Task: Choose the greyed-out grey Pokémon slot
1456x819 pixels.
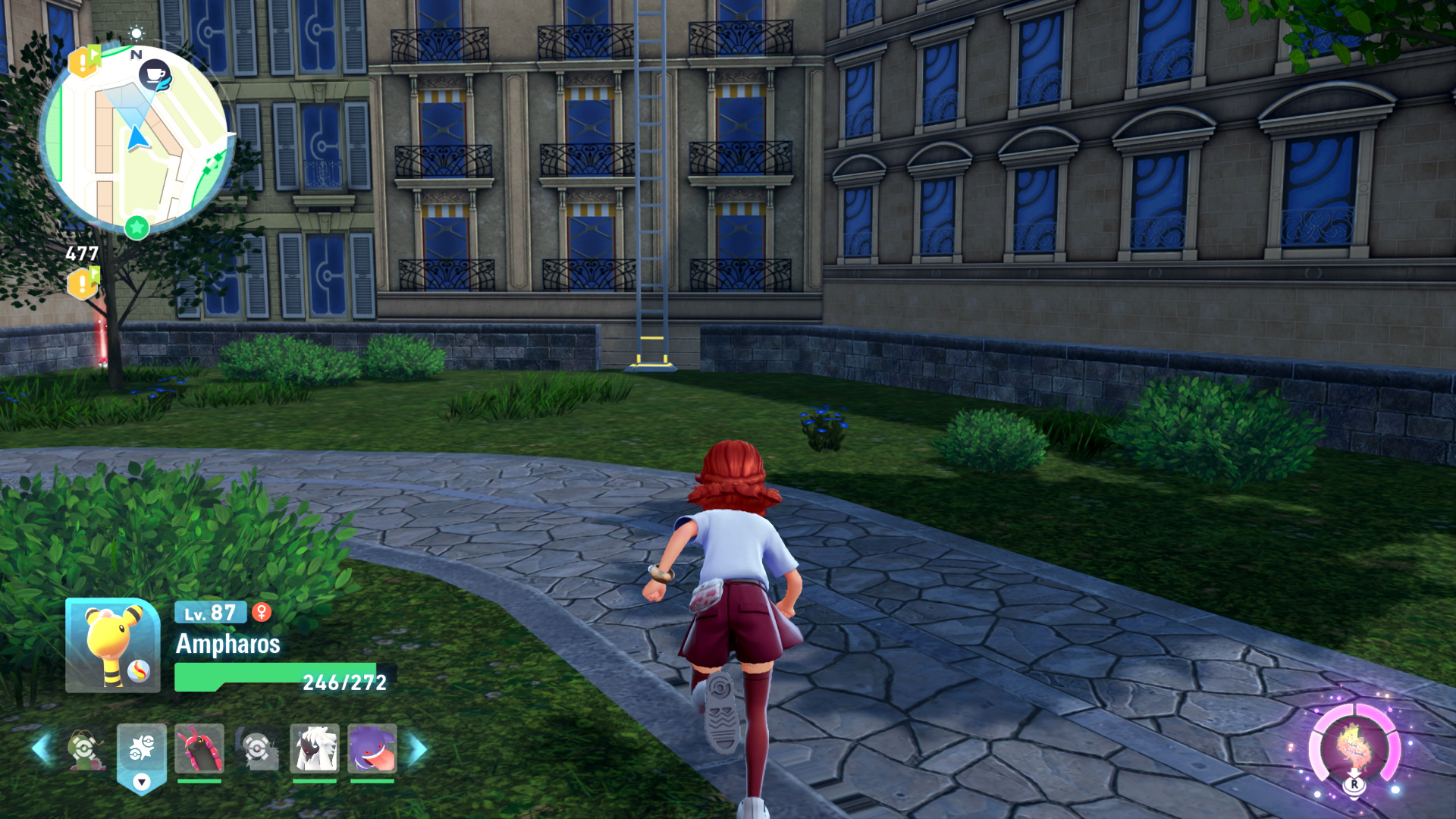Action: [x=256, y=749]
